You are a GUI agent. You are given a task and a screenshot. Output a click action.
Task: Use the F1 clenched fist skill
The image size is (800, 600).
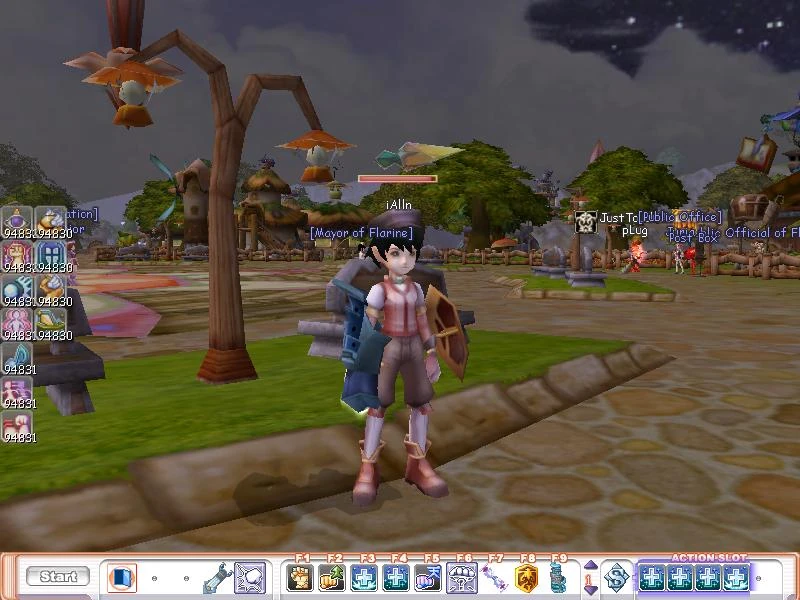pyautogui.click(x=300, y=577)
